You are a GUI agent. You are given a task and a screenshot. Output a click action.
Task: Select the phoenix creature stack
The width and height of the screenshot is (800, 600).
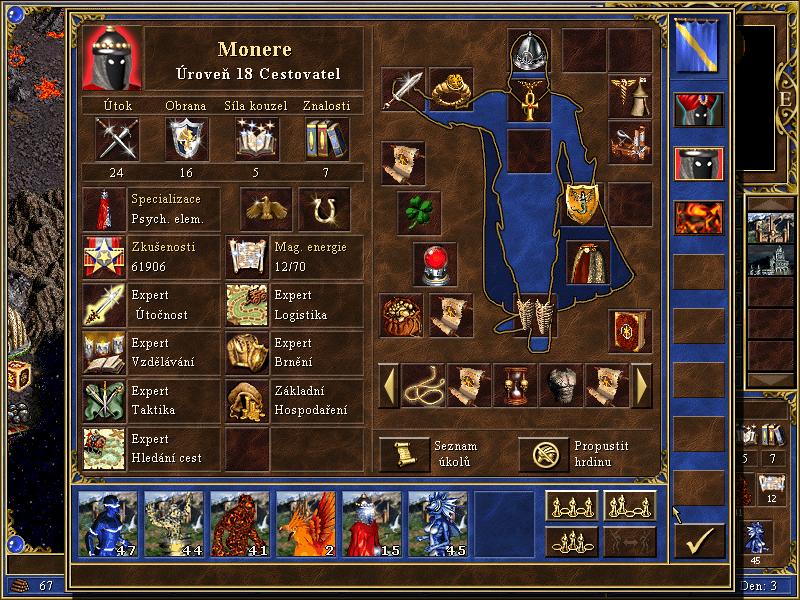click(306, 523)
